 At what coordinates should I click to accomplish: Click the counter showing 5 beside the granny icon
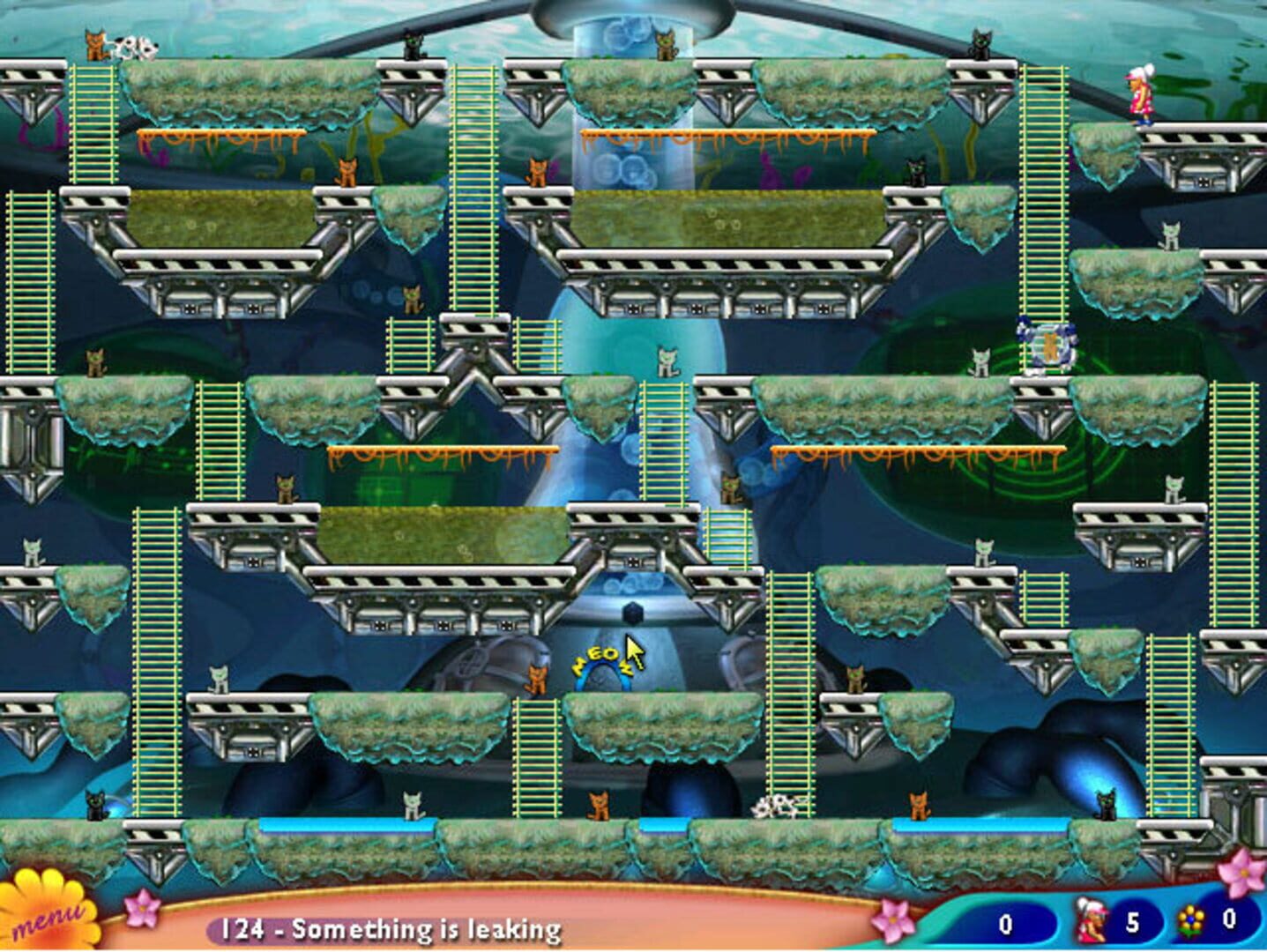click(1135, 920)
